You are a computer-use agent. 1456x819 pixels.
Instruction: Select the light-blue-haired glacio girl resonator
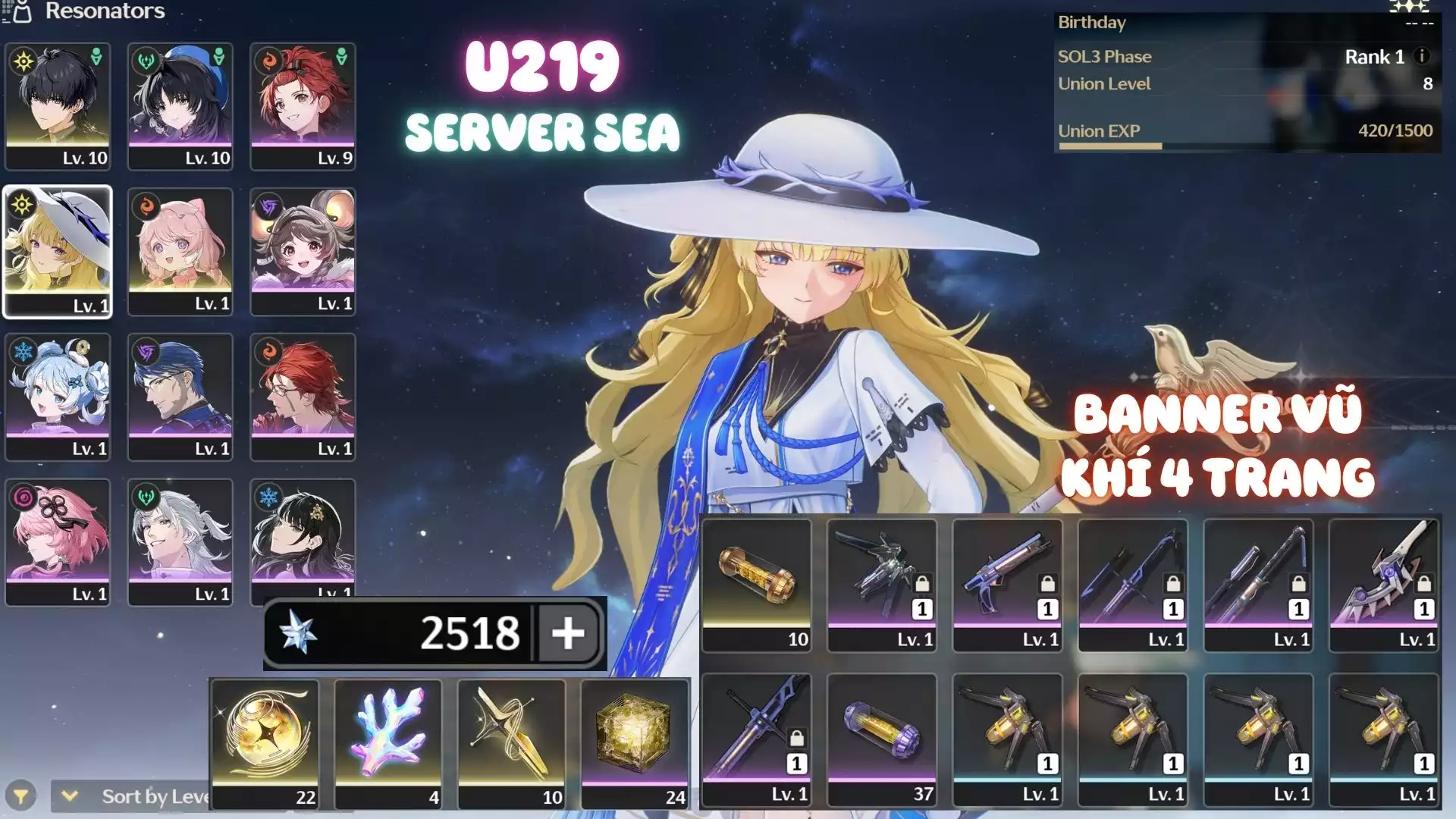point(58,396)
